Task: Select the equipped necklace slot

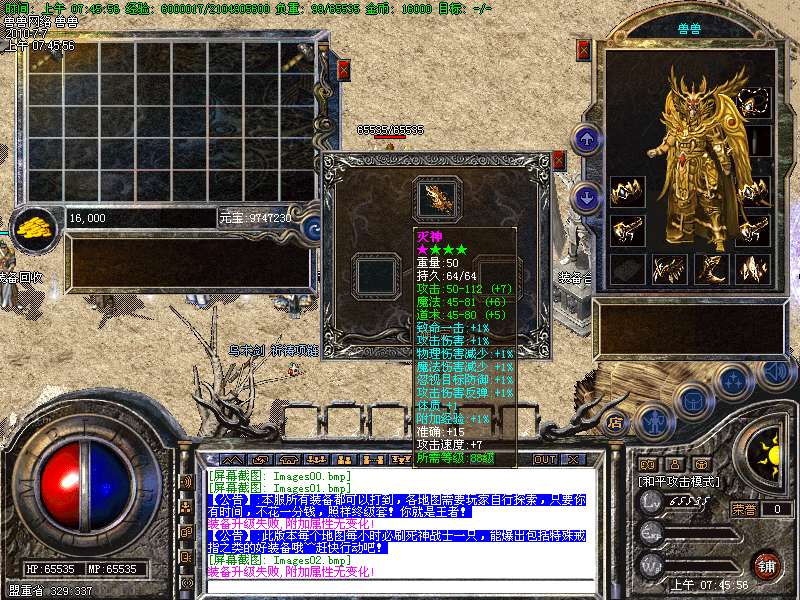Action: (754, 102)
